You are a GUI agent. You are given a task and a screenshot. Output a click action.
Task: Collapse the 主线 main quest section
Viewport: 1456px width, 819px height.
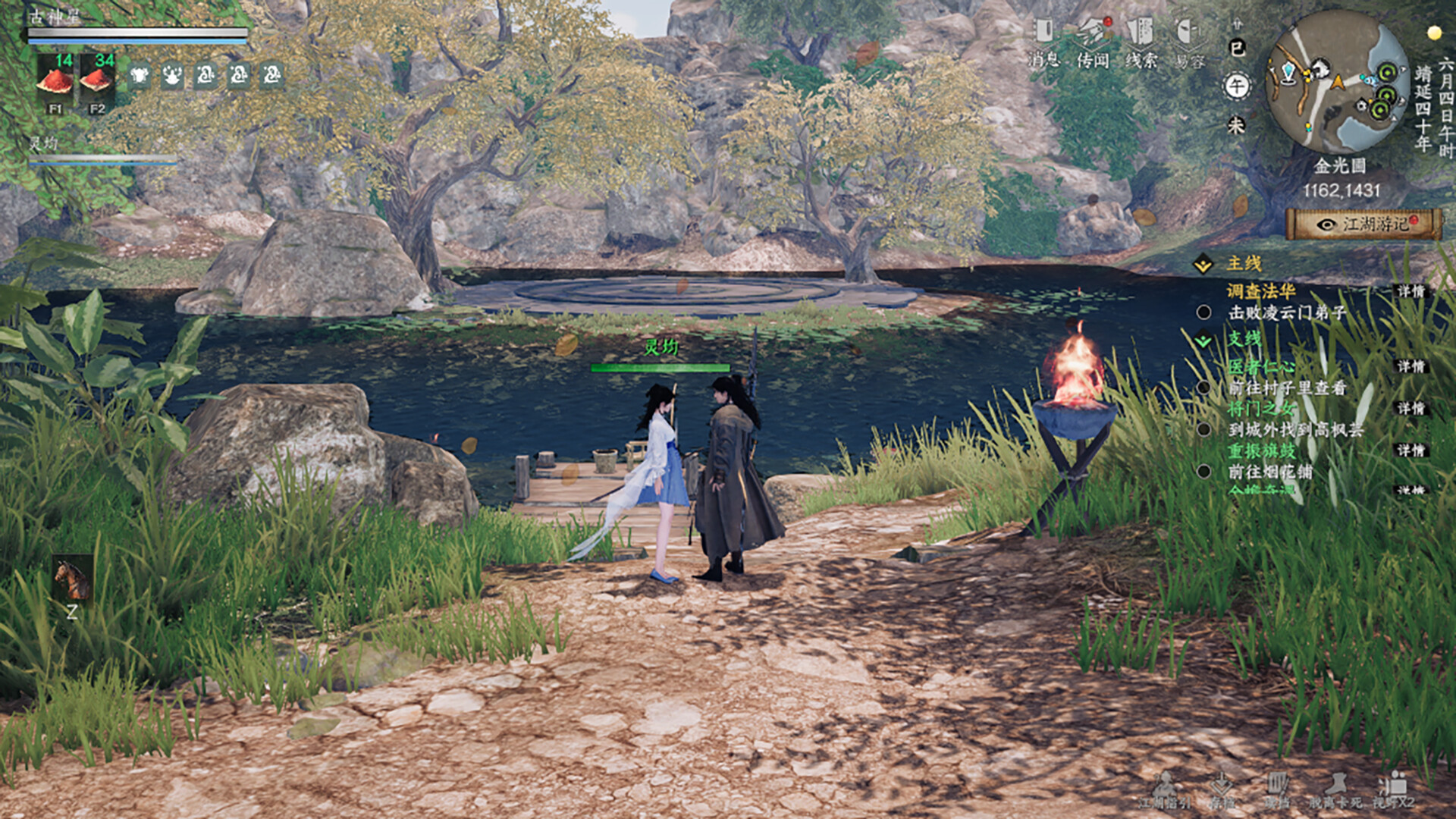[x=1203, y=264]
